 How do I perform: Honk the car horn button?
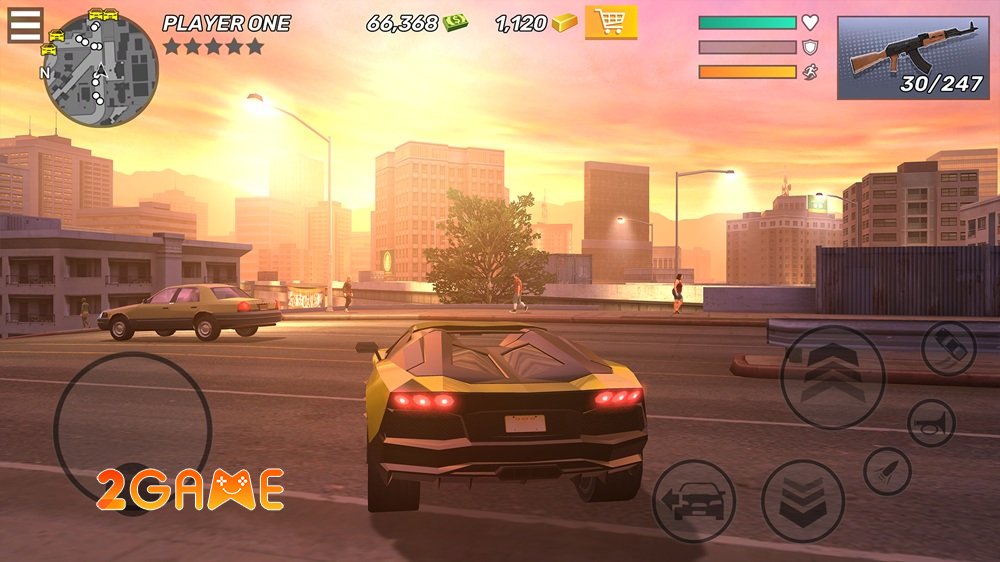pyautogui.click(x=931, y=422)
